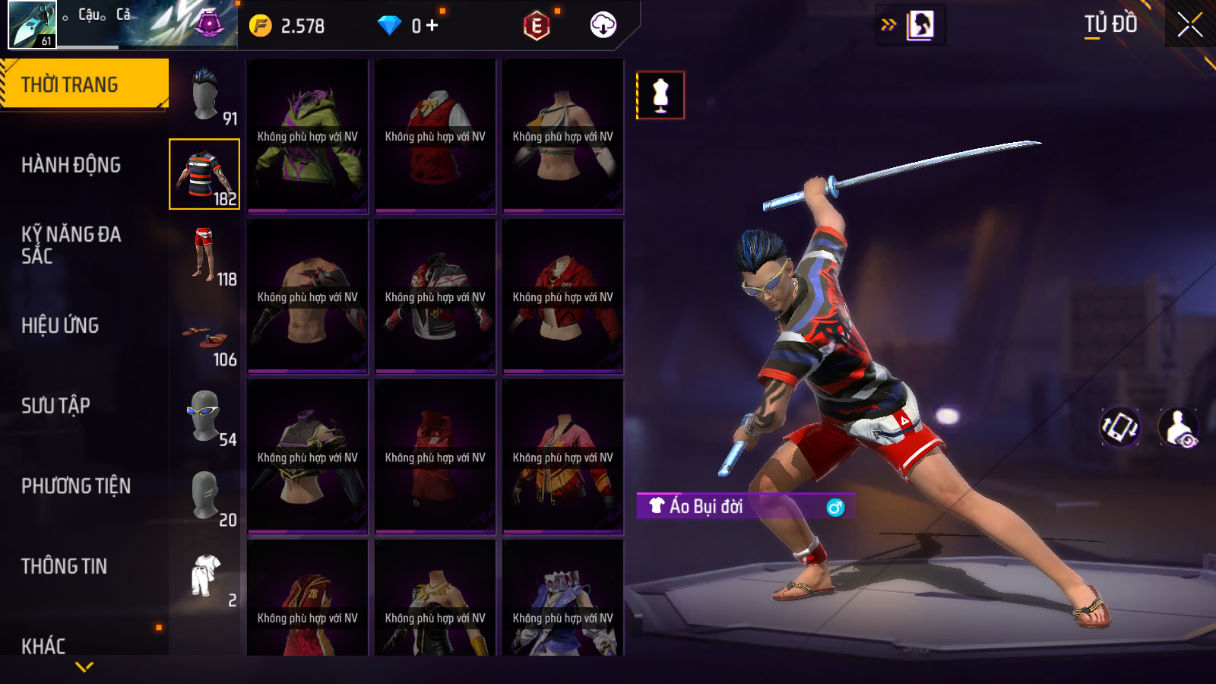Select the shirt category showing 182 items
Viewport: 1216px width, 684px height.
click(x=204, y=175)
